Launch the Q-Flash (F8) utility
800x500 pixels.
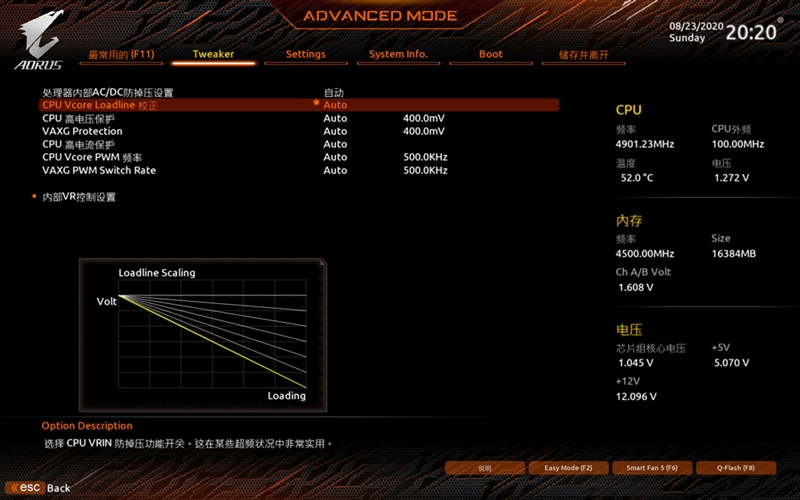735,468
